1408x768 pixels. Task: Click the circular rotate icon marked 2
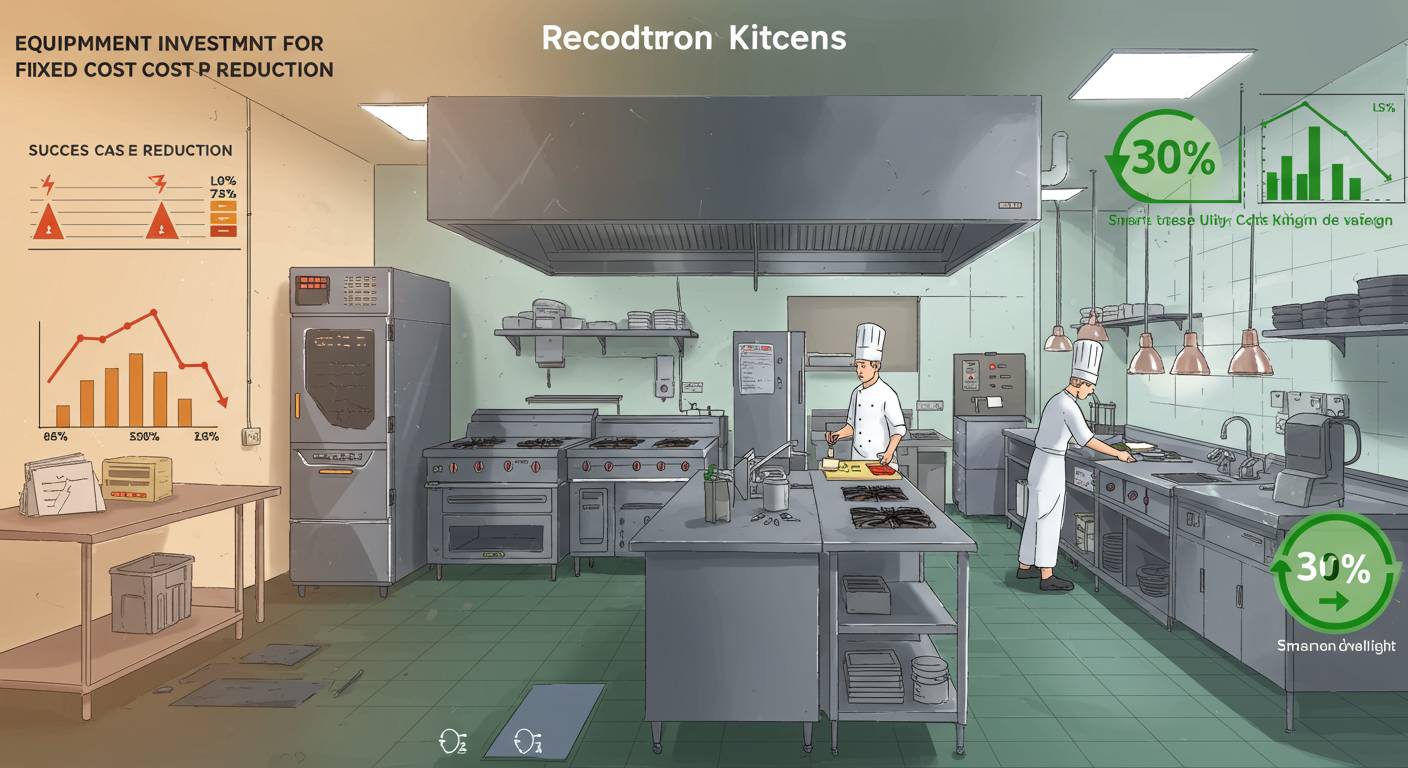click(452, 741)
